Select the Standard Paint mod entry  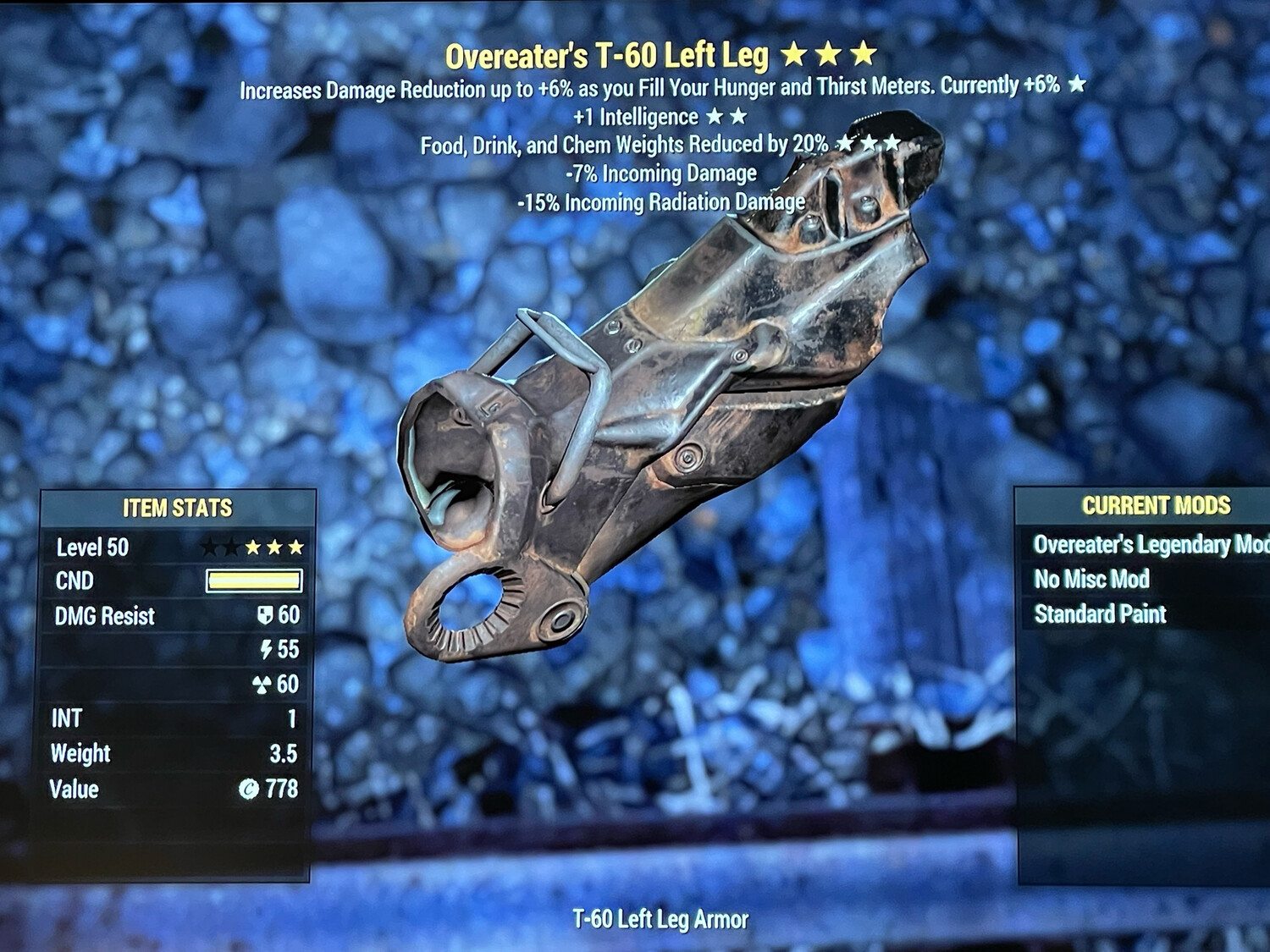(1100, 614)
